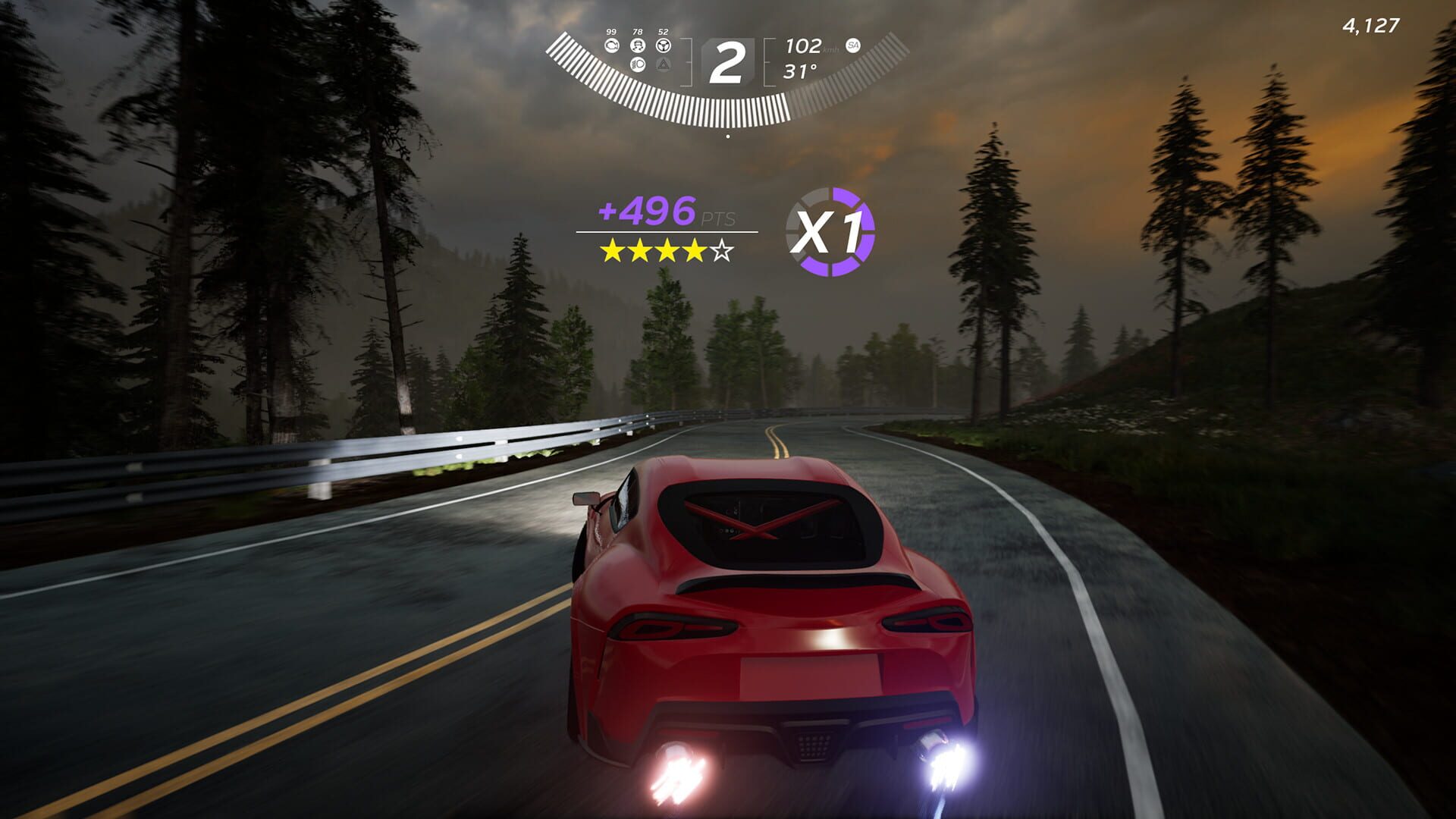Click the engine status icon
Viewport: 1456px width, 819px height.
click(611, 46)
